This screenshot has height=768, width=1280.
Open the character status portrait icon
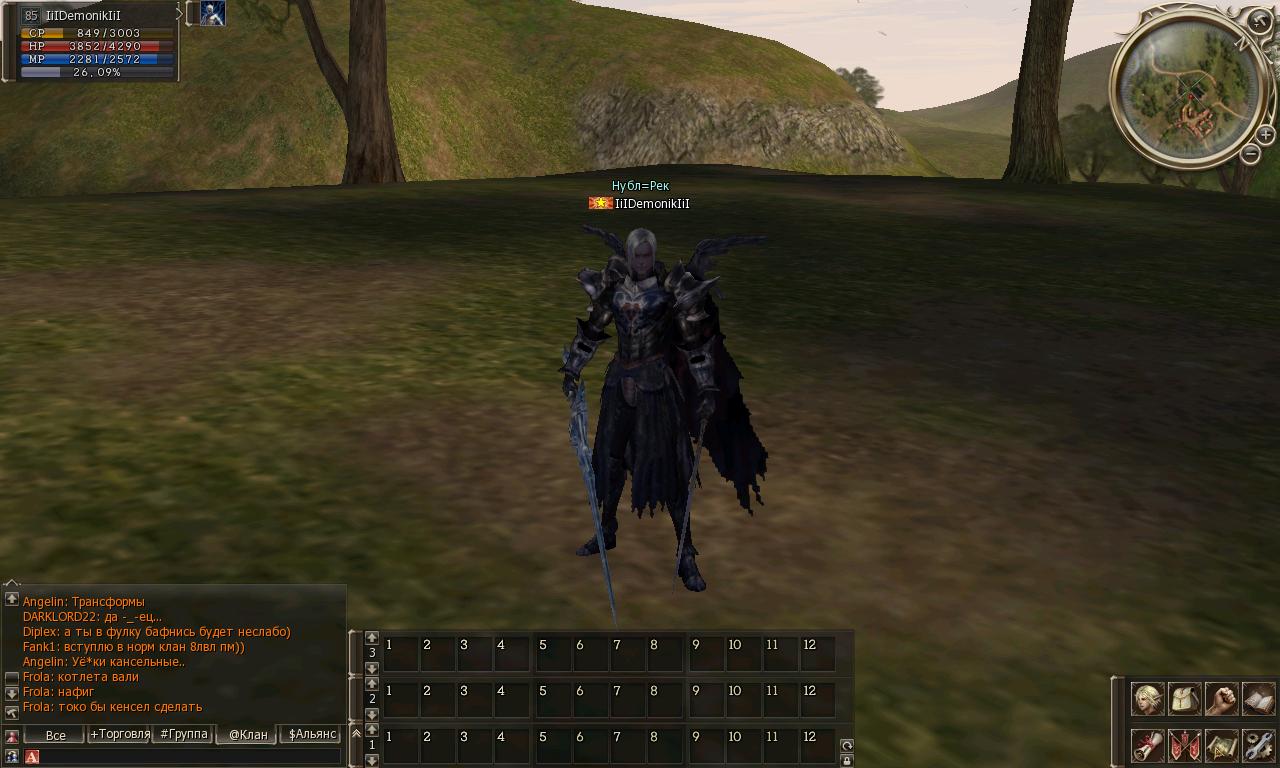click(x=1147, y=699)
